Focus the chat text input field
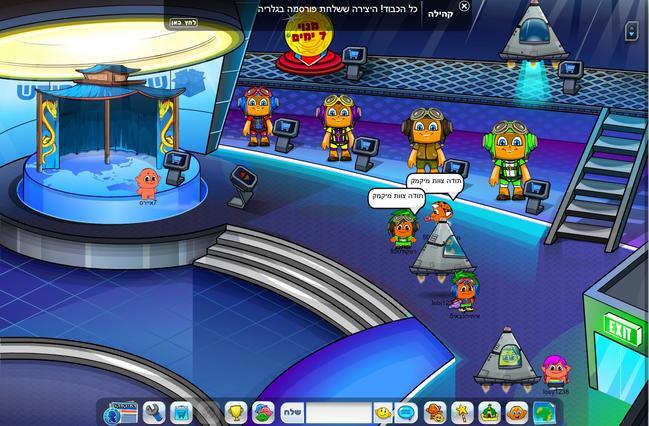The width and height of the screenshot is (649, 426). coord(338,411)
